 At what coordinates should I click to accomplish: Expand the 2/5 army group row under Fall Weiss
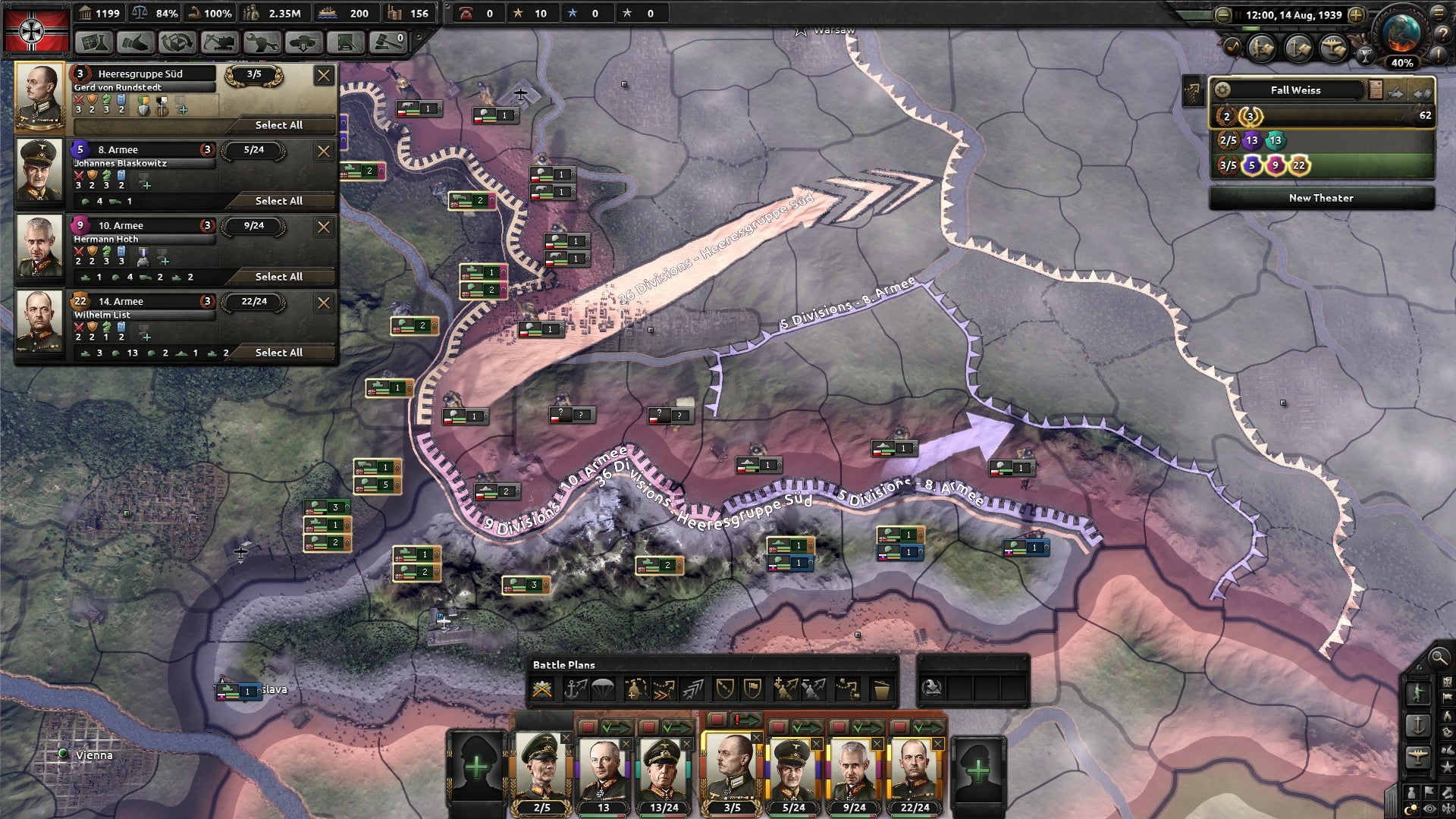1227,140
